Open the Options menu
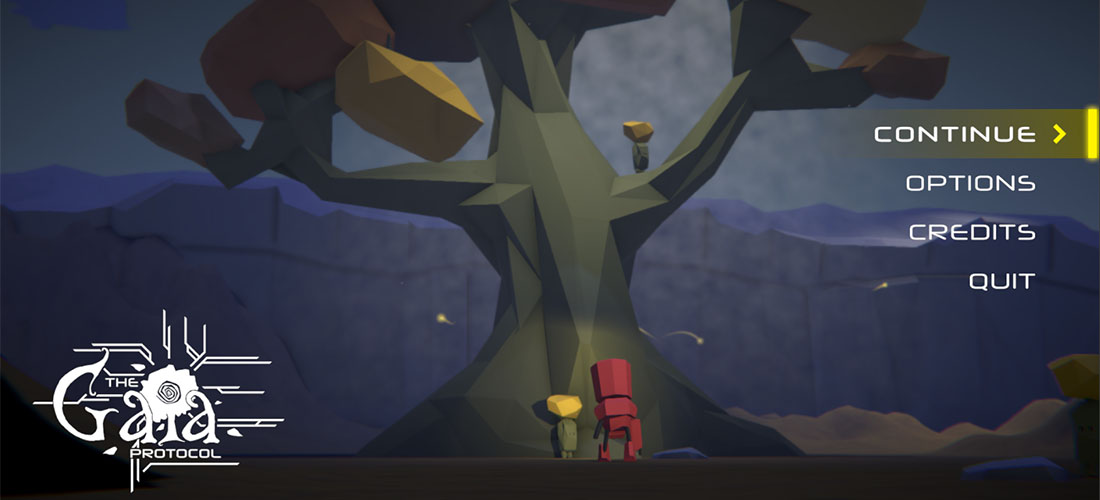 click(970, 183)
